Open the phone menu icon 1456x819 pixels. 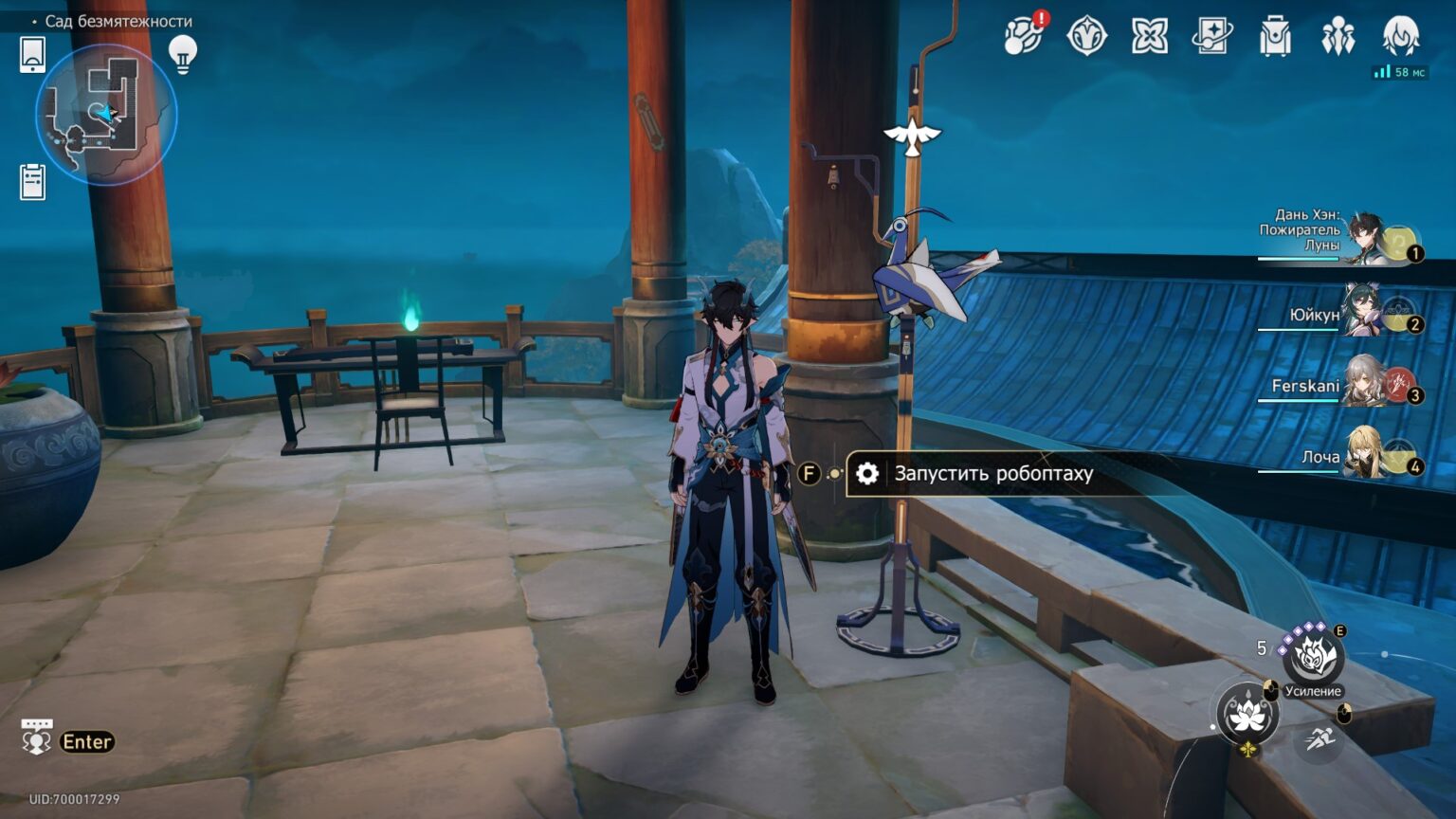coord(32,54)
